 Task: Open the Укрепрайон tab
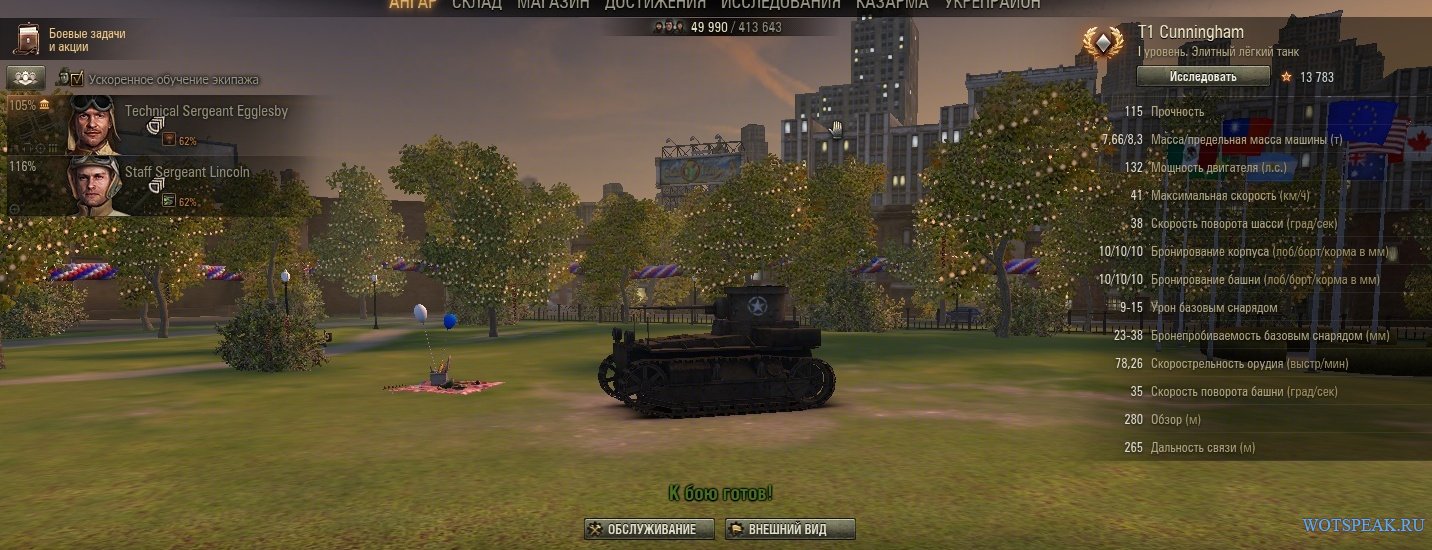coord(992,4)
